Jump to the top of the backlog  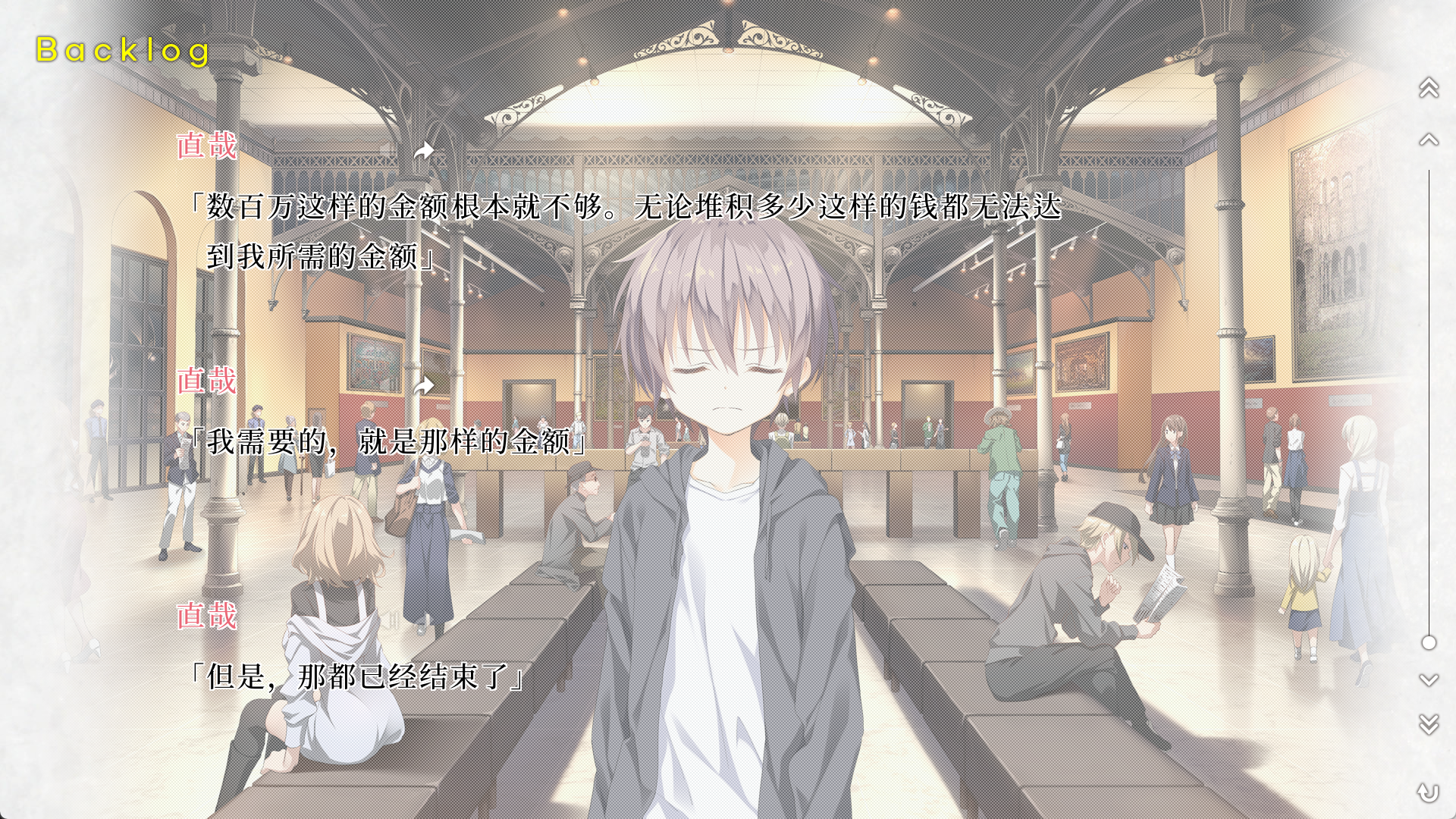(x=1429, y=88)
